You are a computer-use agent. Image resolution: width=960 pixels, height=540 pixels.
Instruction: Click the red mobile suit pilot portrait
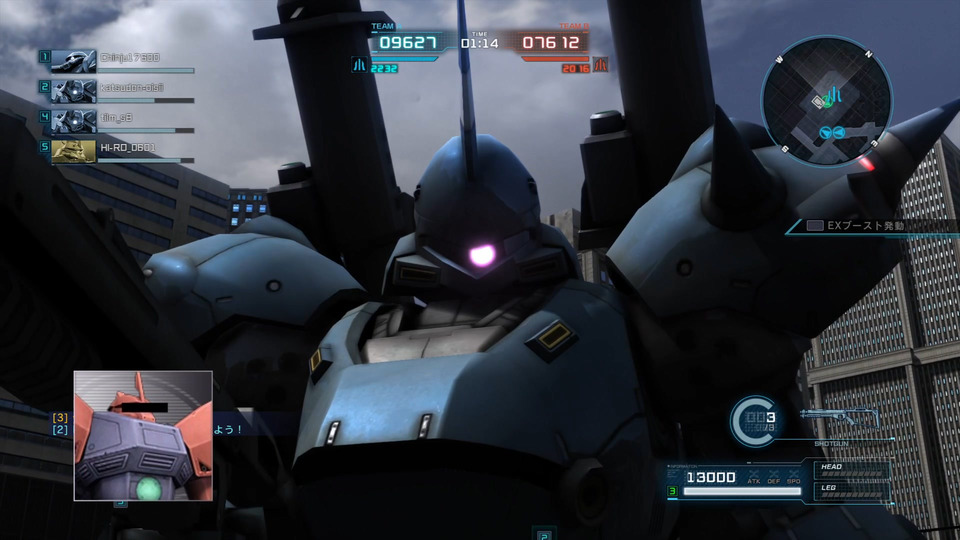coord(143,435)
